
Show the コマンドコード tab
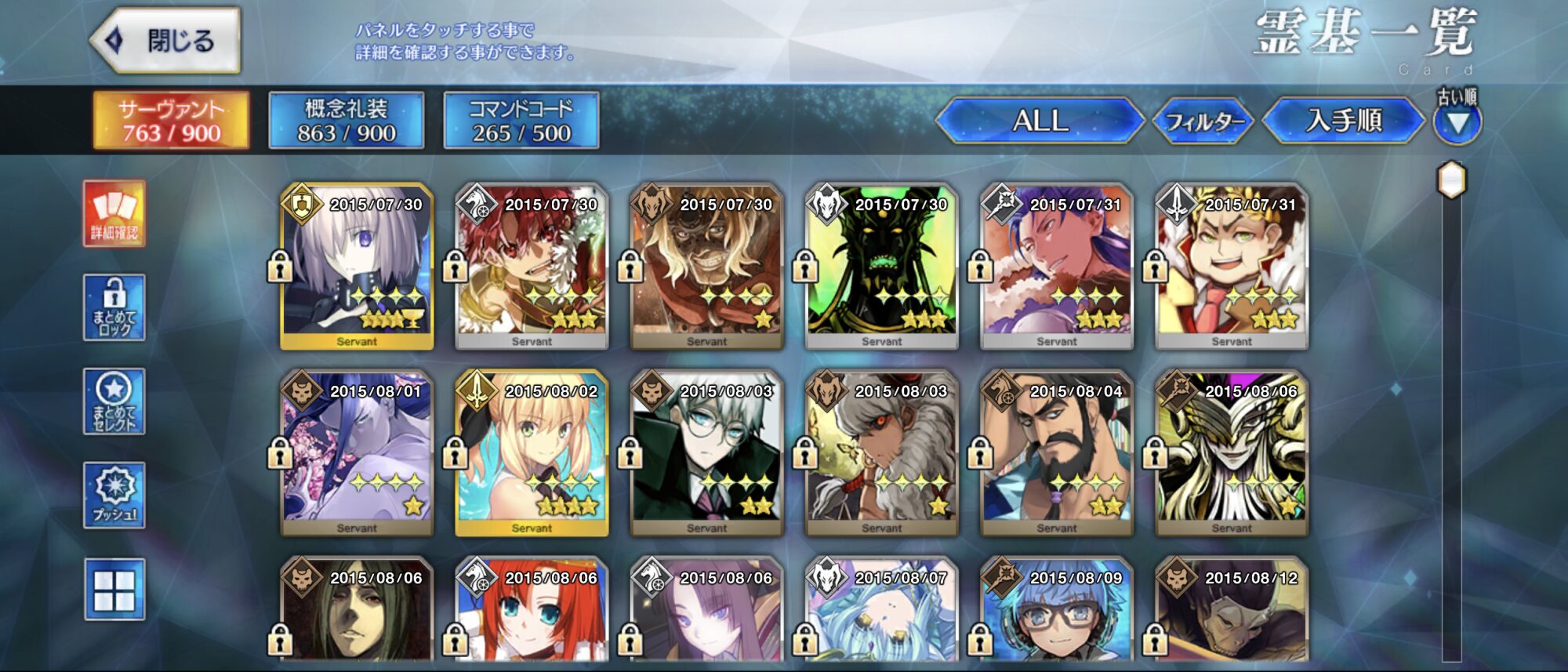pyautogui.click(x=521, y=121)
